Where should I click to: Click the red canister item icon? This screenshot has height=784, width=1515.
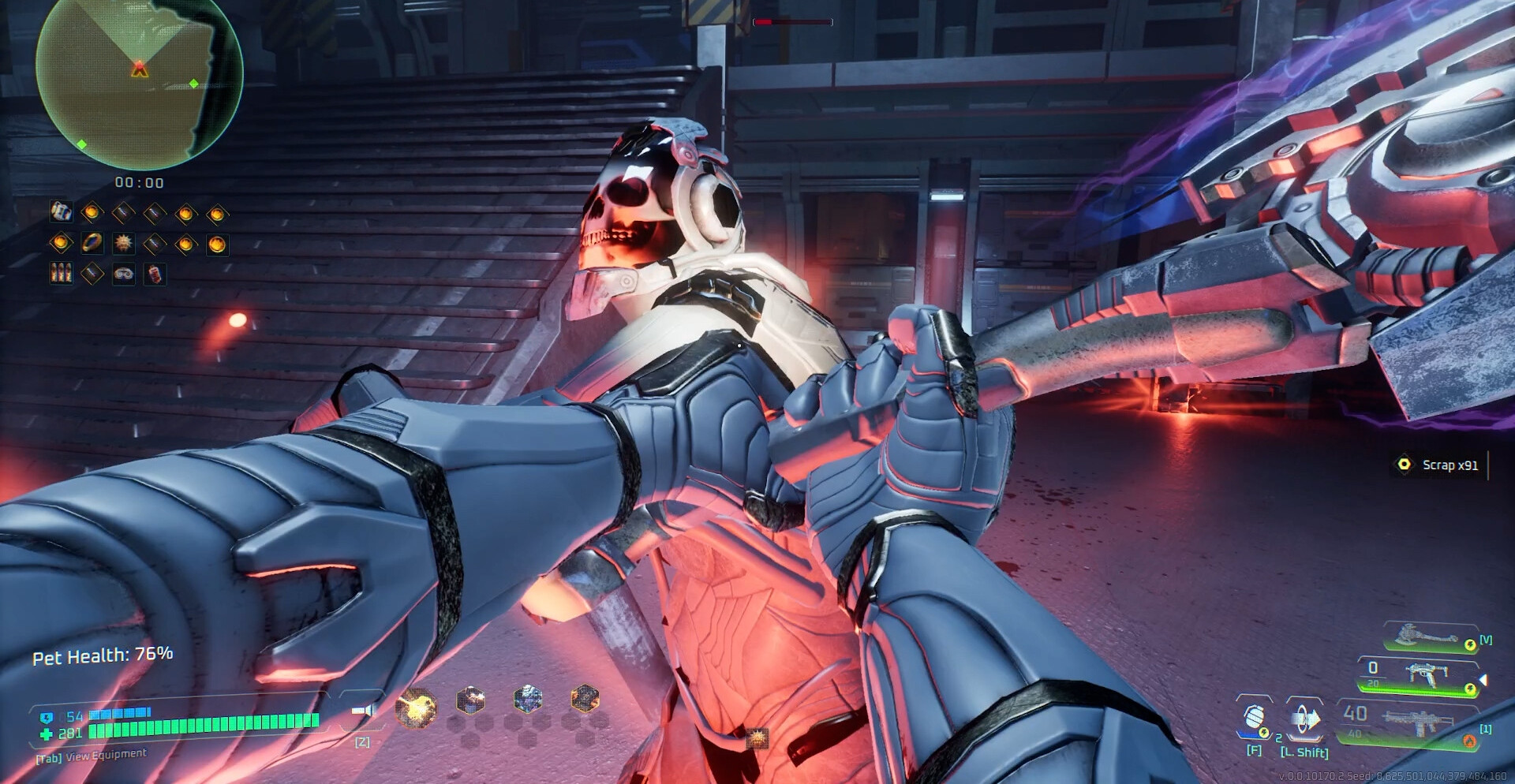click(x=155, y=274)
